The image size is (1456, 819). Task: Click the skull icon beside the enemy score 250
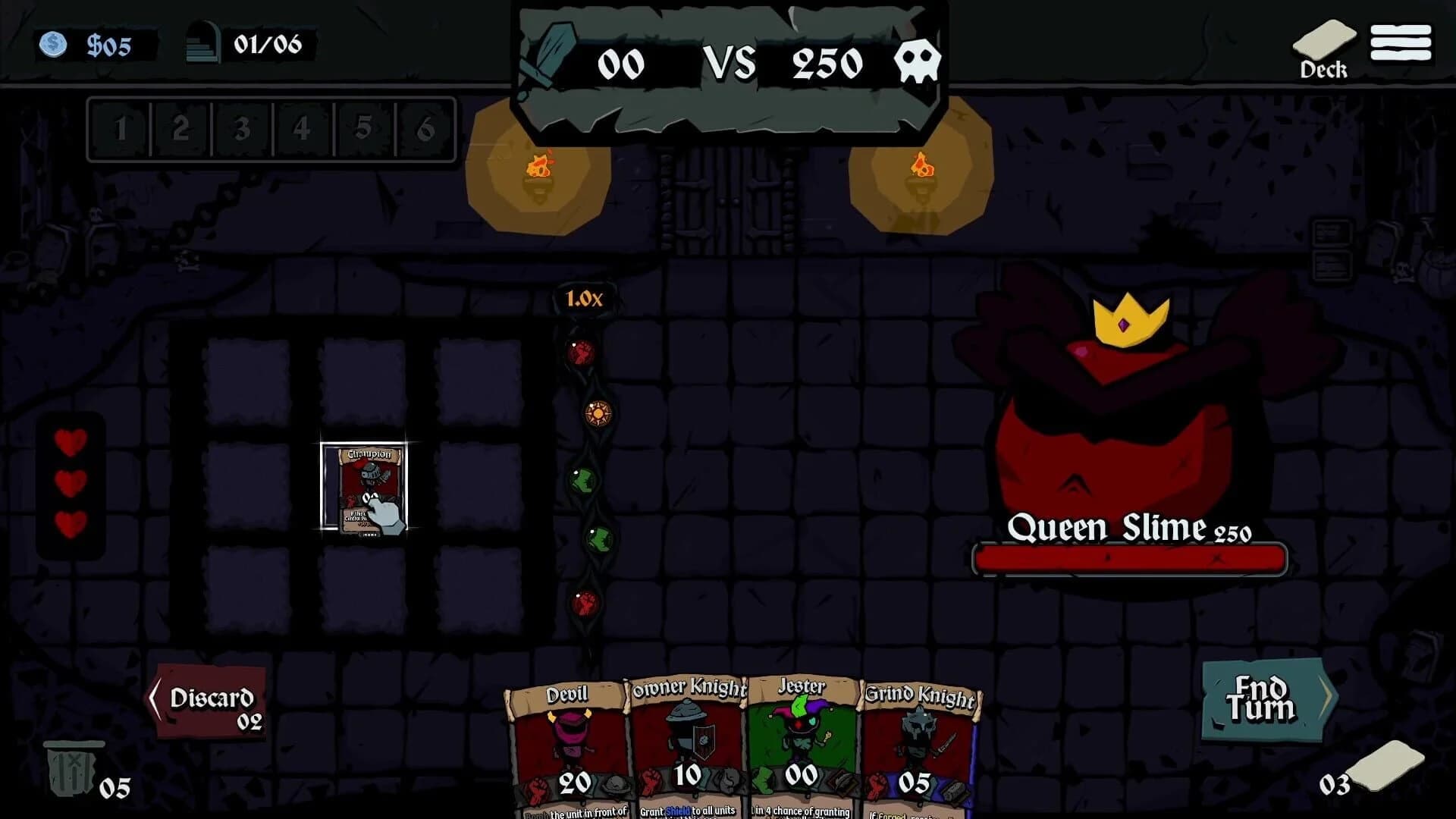click(918, 62)
